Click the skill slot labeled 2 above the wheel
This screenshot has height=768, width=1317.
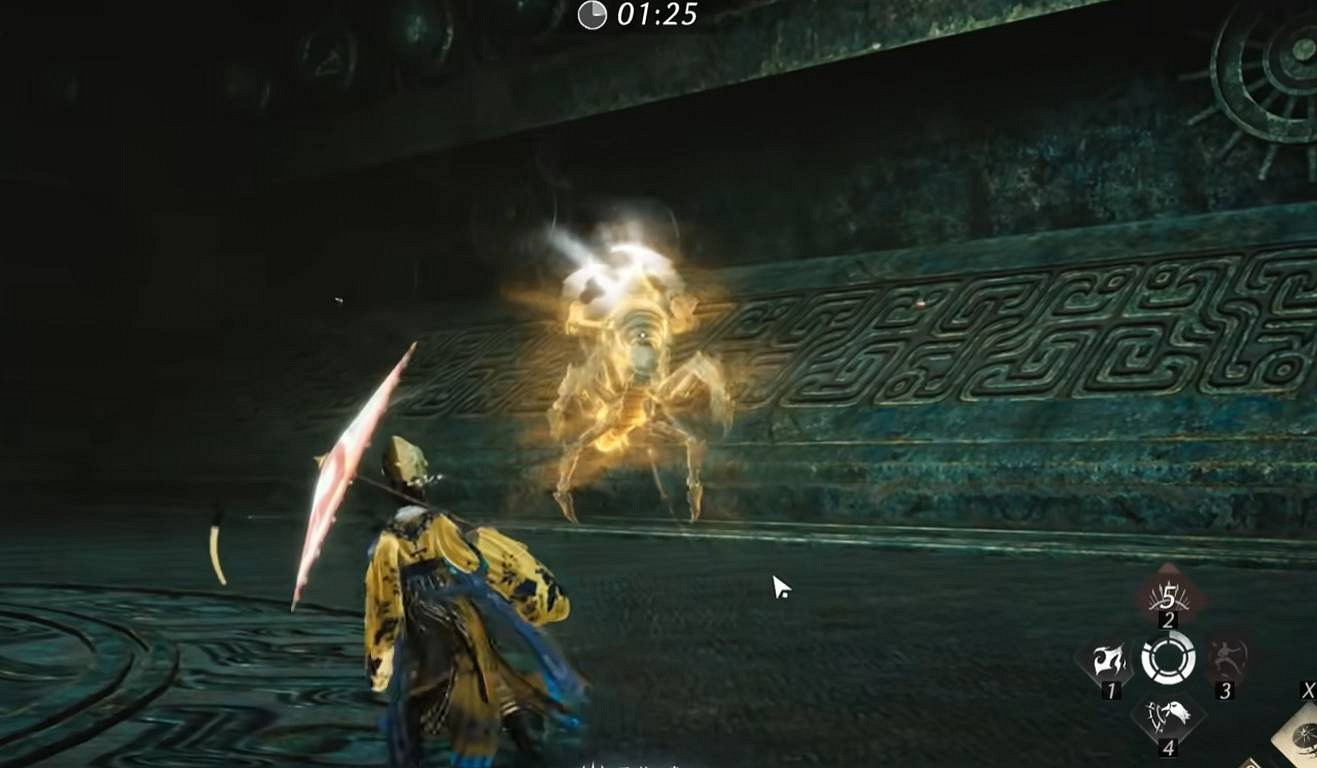1168,620
